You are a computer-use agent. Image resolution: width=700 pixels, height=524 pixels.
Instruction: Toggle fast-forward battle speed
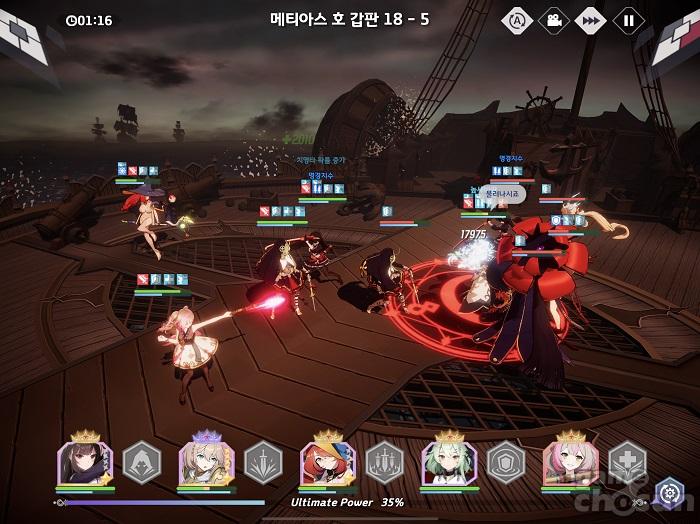[592, 19]
